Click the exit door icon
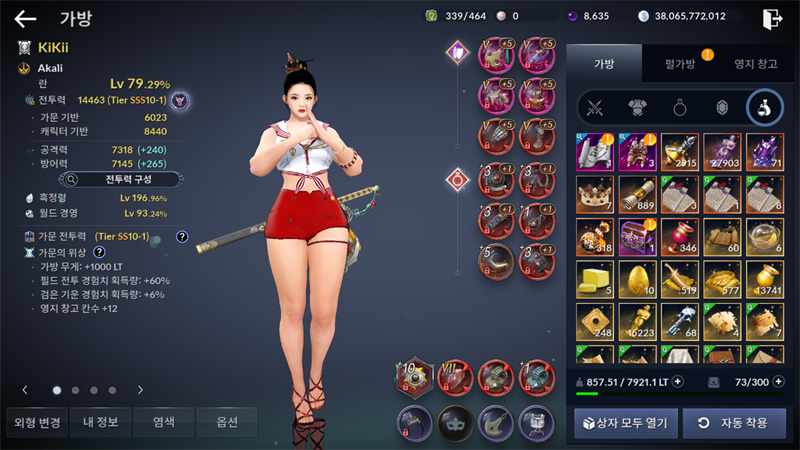Image resolution: width=800 pixels, height=450 pixels. click(x=772, y=18)
